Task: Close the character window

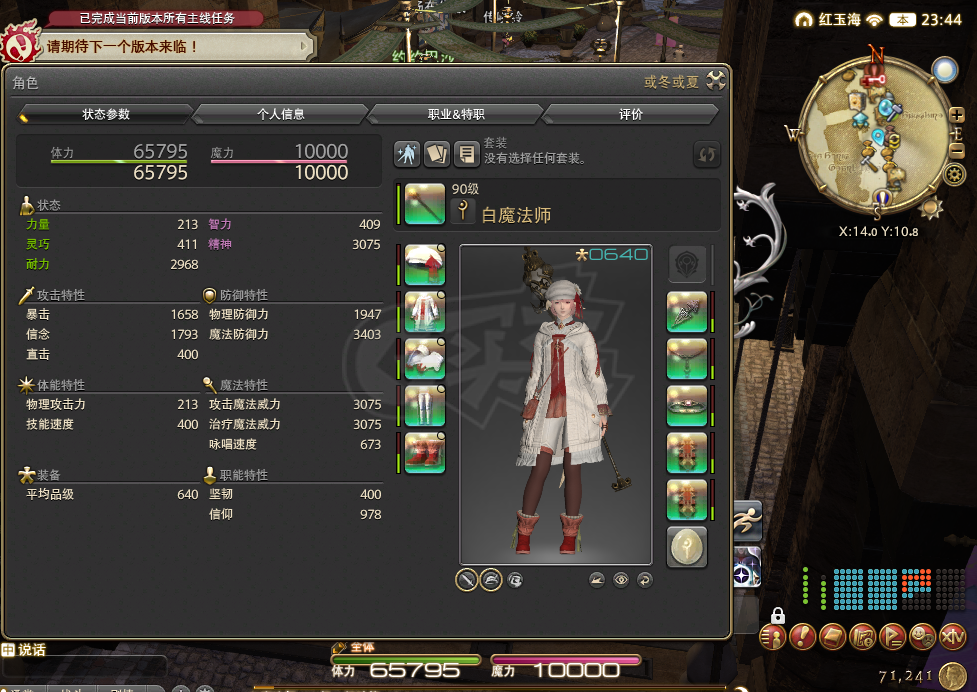Action: coord(716,81)
